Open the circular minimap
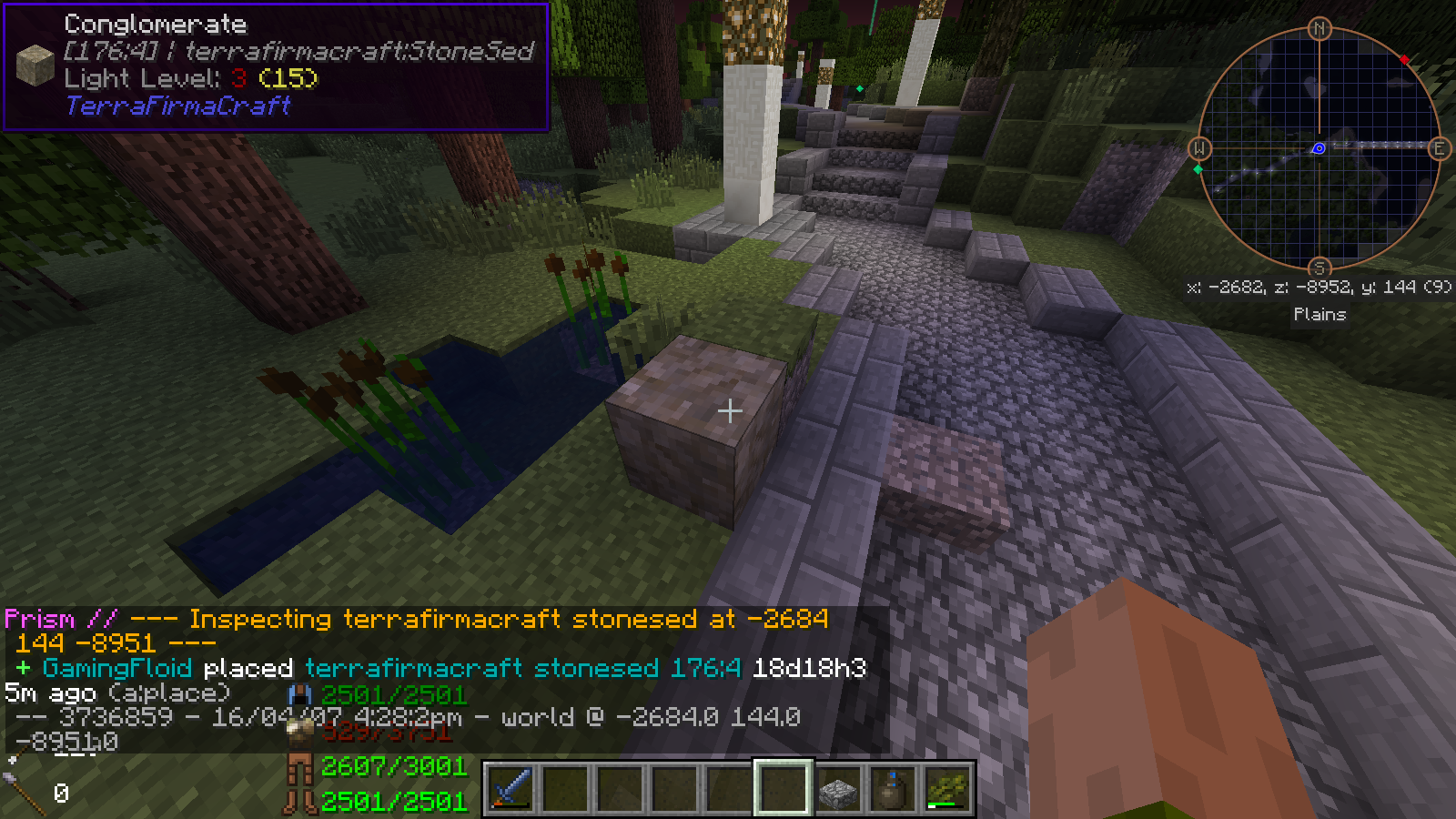The width and height of the screenshot is (1456, 819). (x=1319, y=148)
